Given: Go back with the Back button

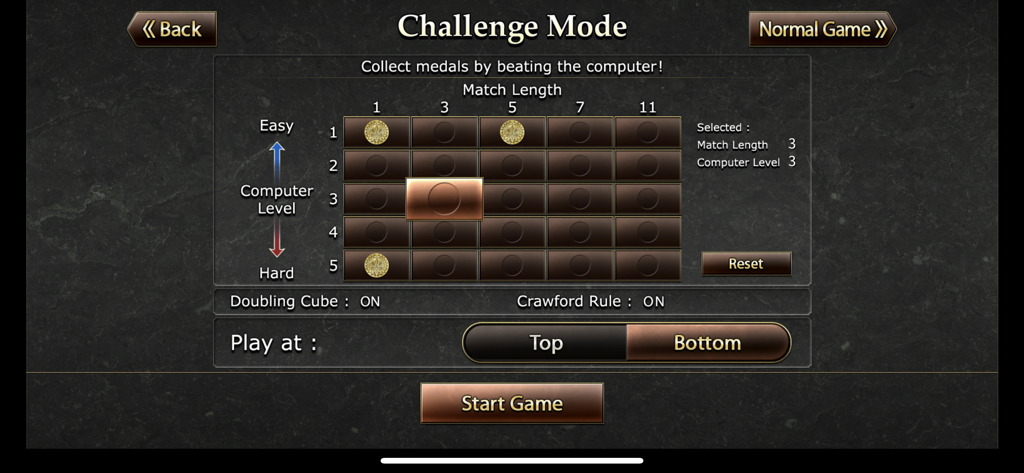Looking at the screenshot, I should (x=172, y=29).
